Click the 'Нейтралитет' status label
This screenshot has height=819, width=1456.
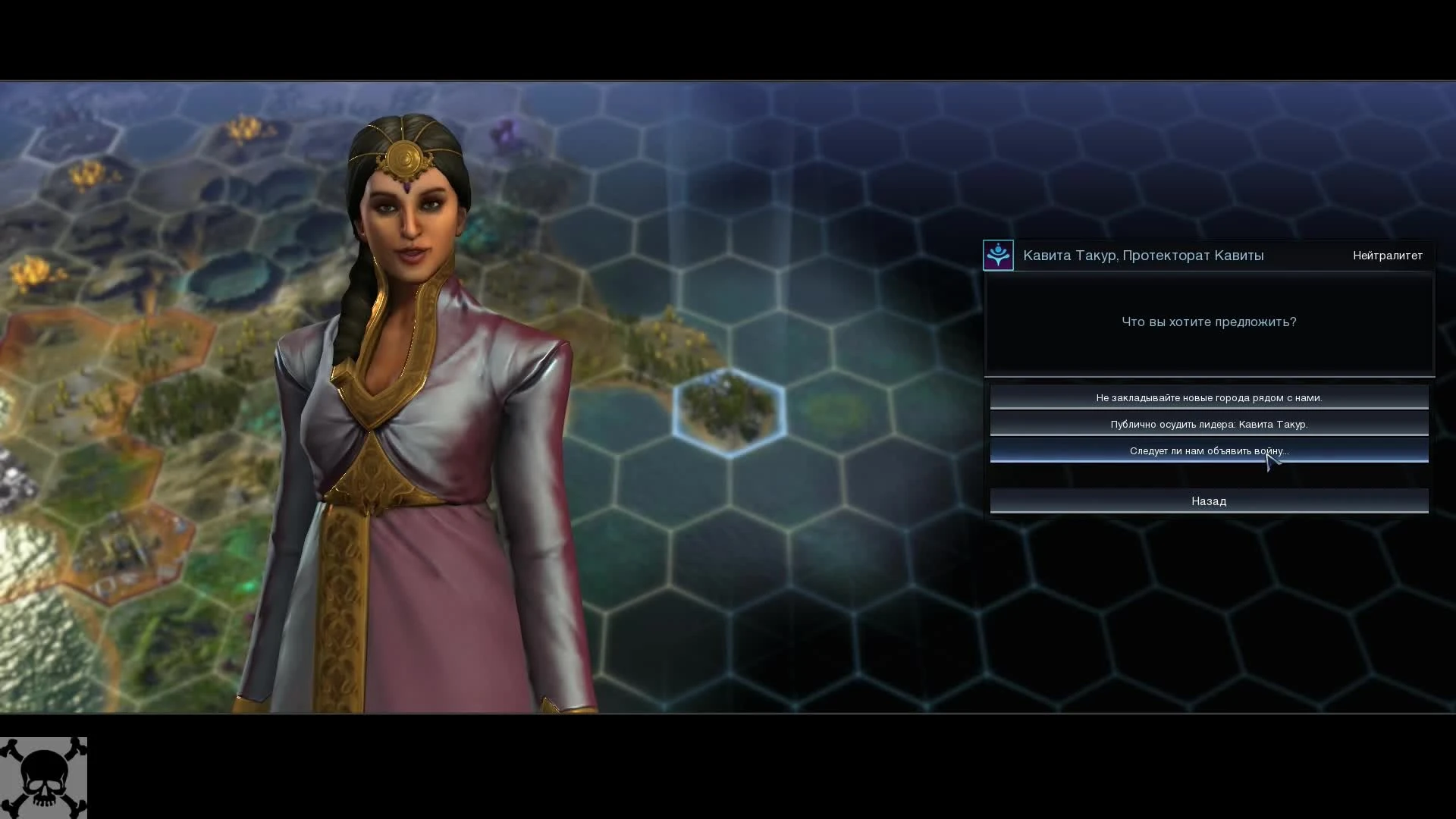tap(1388, 255)
